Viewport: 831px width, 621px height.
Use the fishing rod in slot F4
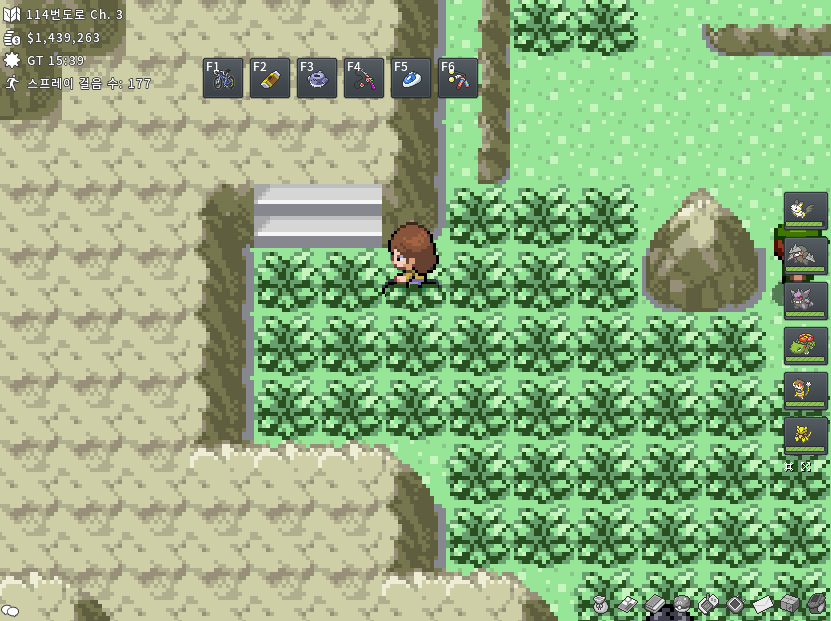pyautogui.click(x=364, y=78)
